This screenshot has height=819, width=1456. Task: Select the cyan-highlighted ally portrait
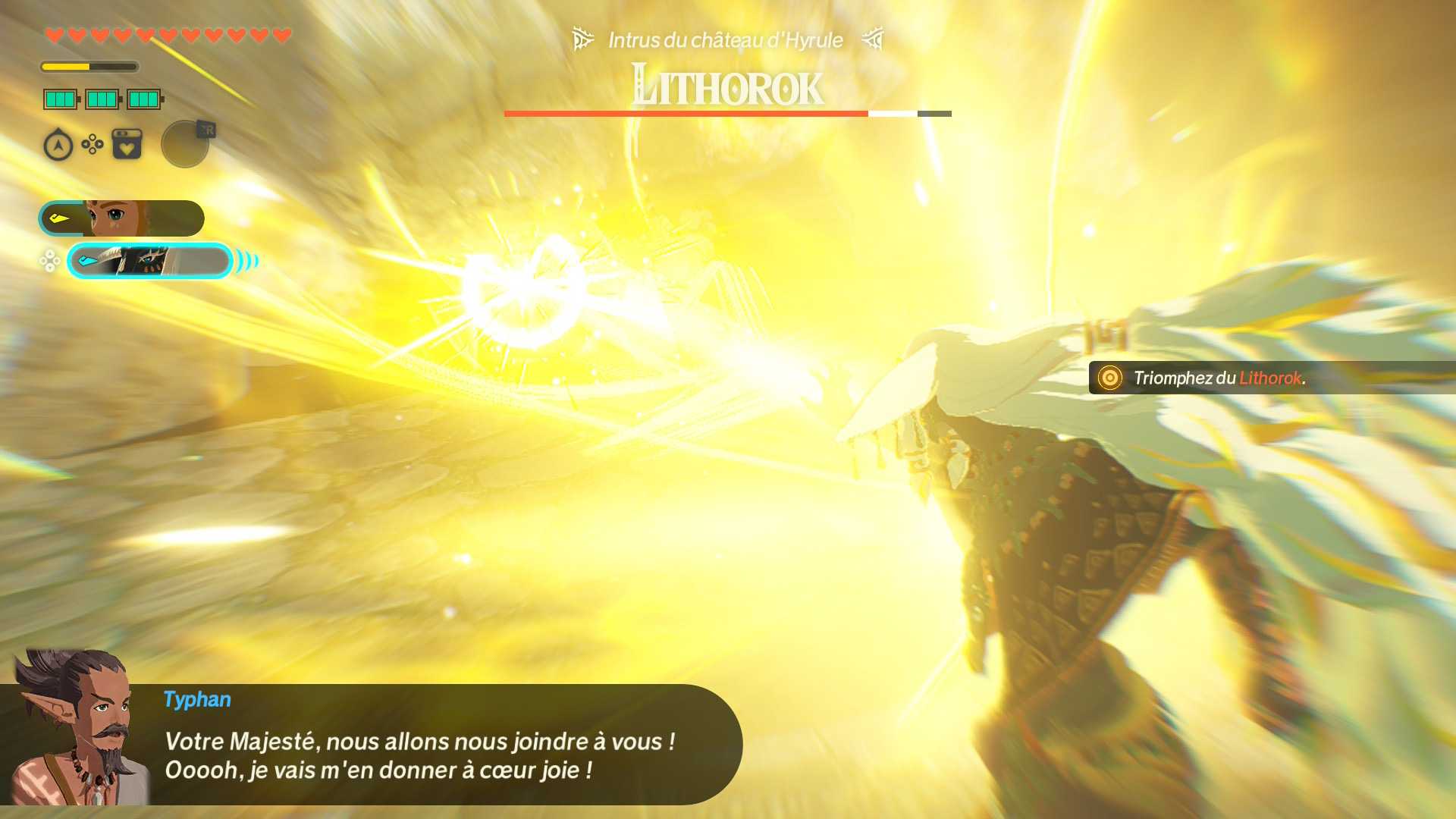pyautogui.click(x=149, y=261)
